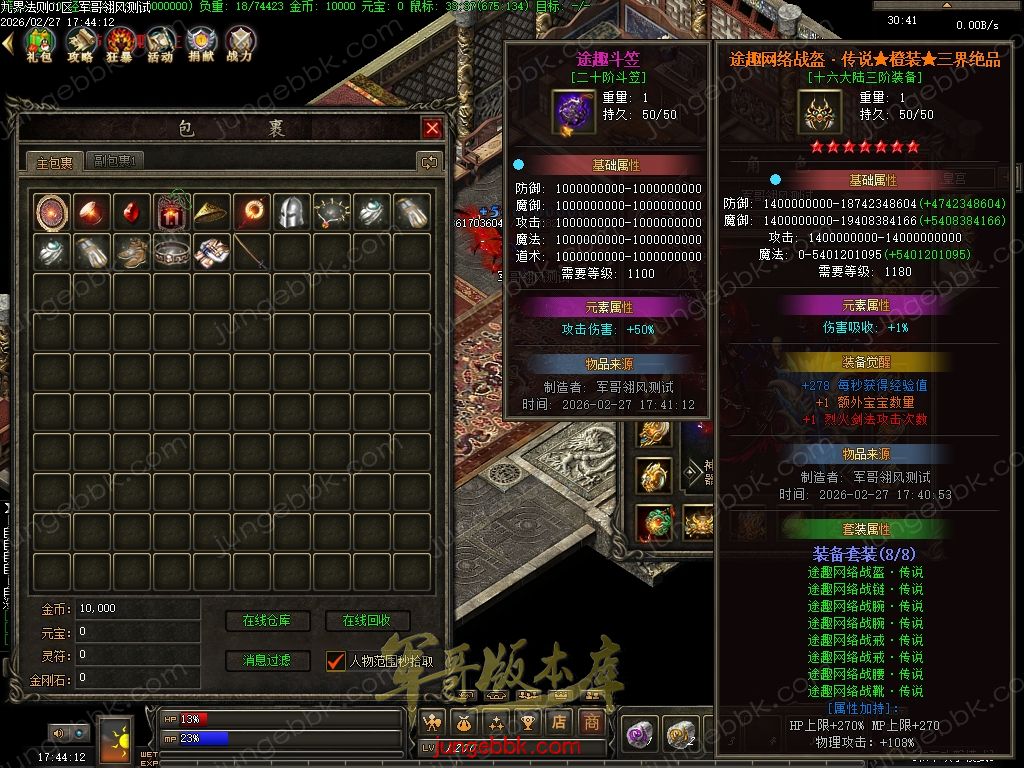The width and height of the screenshot is (1024, 768).
Task: Open the 攻略 guide scroll icon
Action: point(81,43)
